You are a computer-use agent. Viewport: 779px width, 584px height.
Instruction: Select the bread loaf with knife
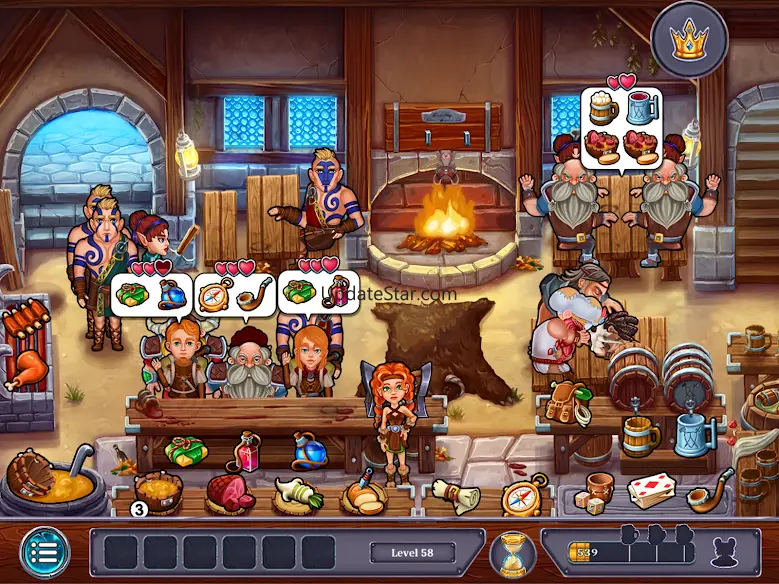point(362,493)
